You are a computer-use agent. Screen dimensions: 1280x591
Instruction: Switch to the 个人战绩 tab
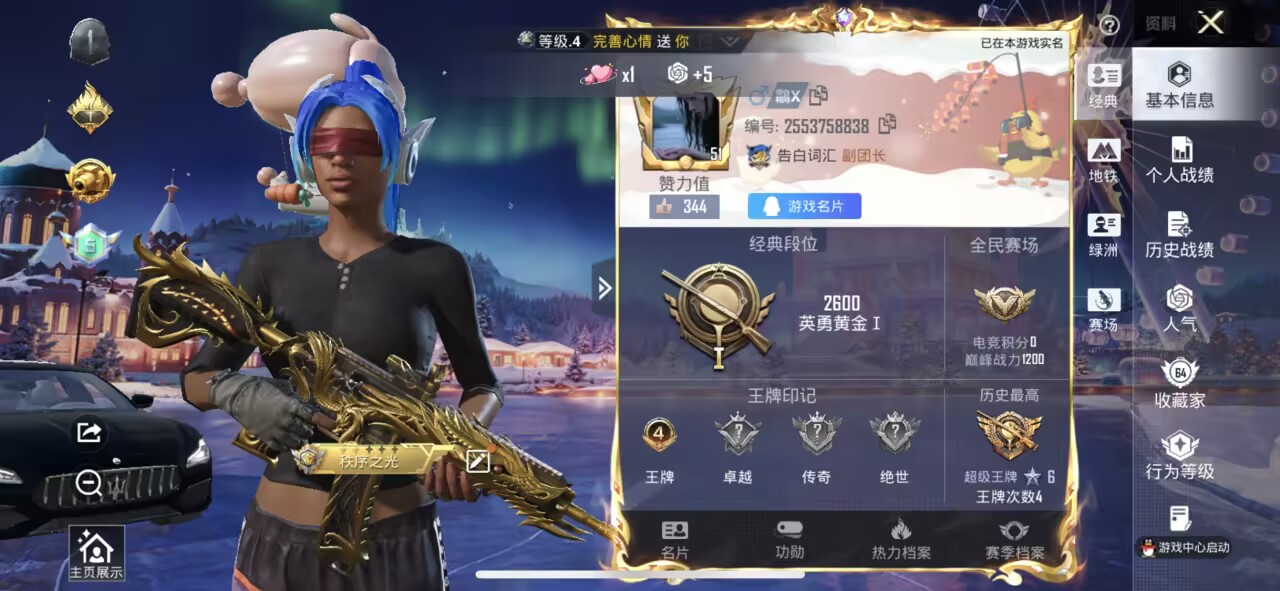point(1179,160)
